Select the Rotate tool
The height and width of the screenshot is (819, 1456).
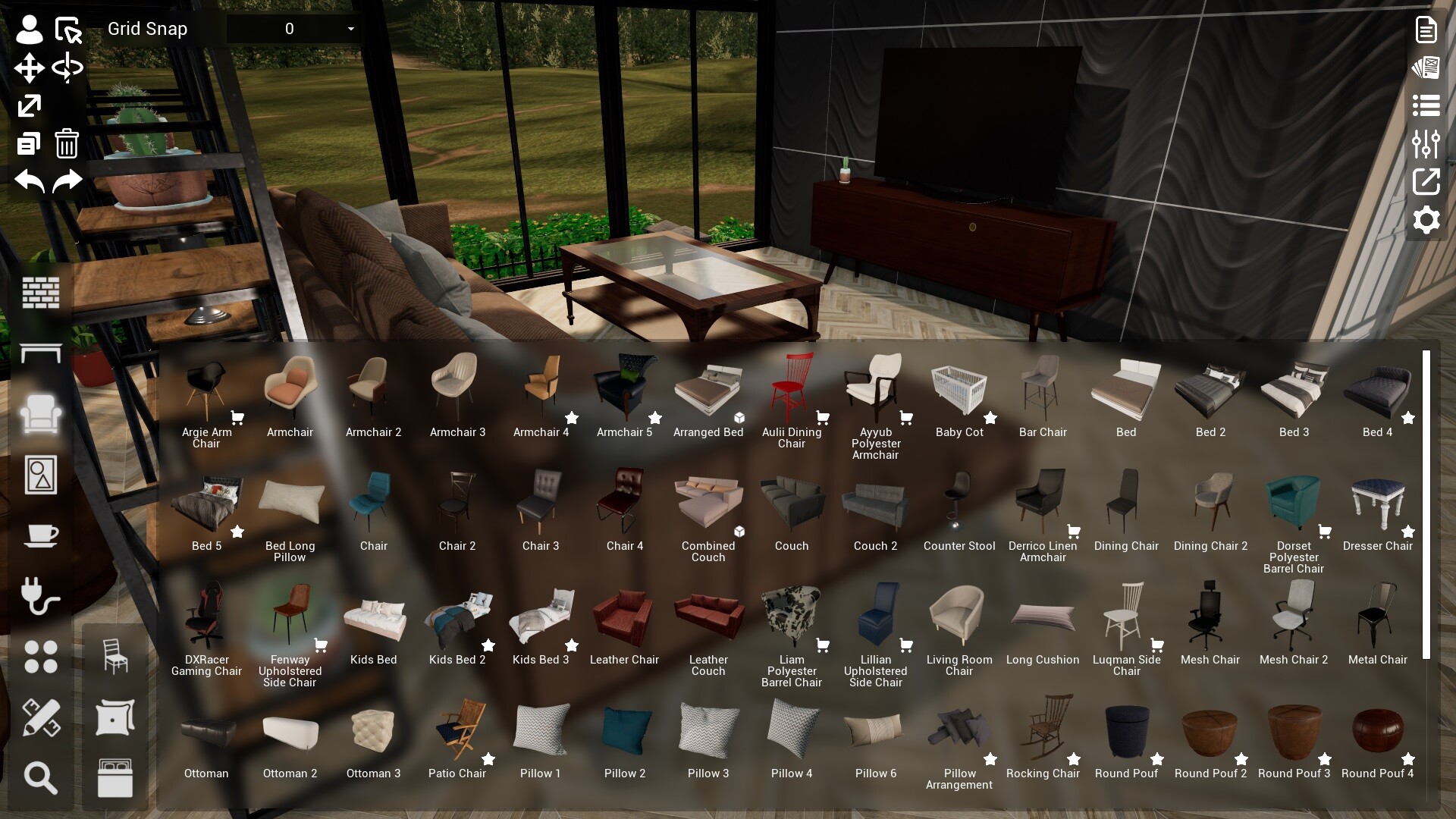(x=67, y=67)
